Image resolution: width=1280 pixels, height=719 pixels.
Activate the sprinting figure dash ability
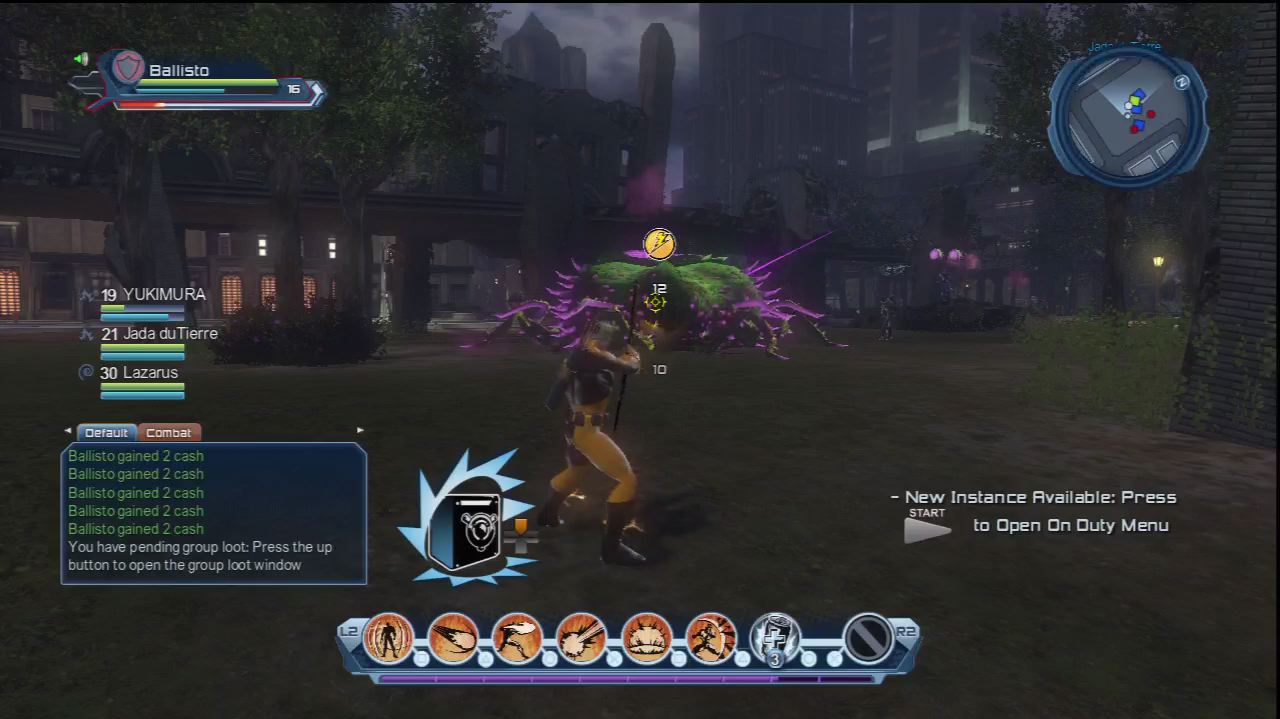pyautogui.click(x=711, y=637)
